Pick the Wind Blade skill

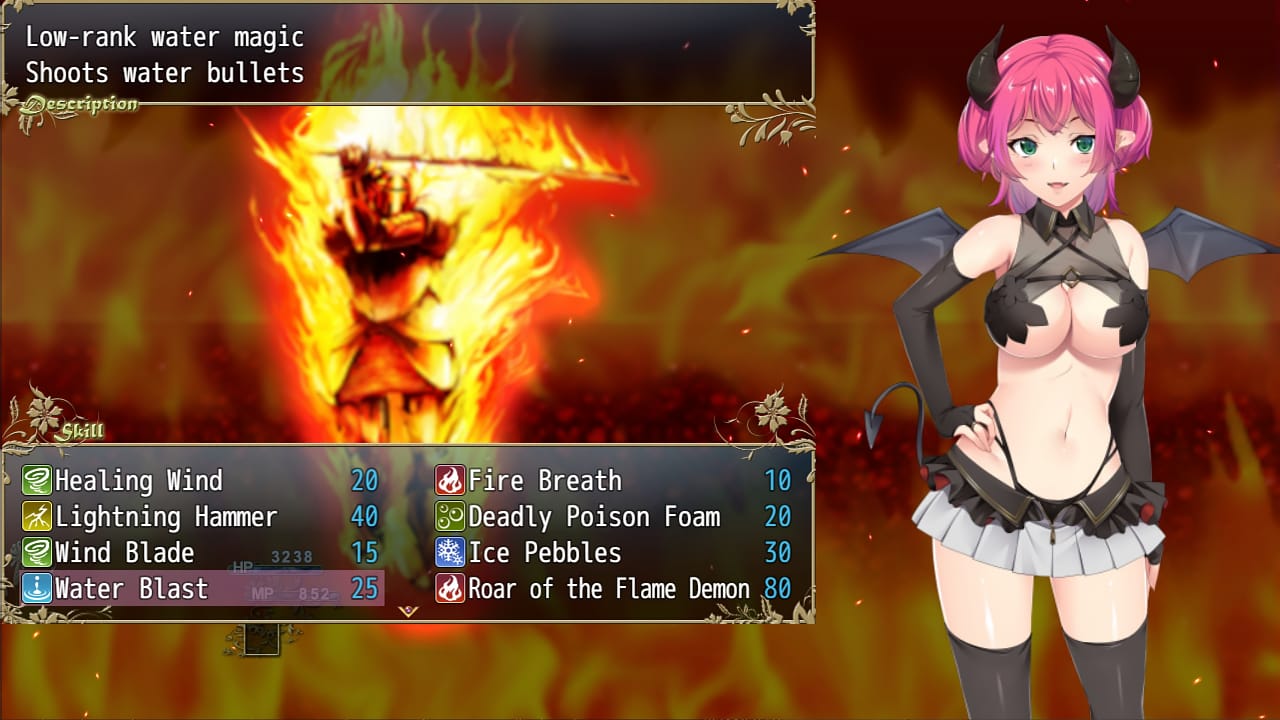(200, 553)
